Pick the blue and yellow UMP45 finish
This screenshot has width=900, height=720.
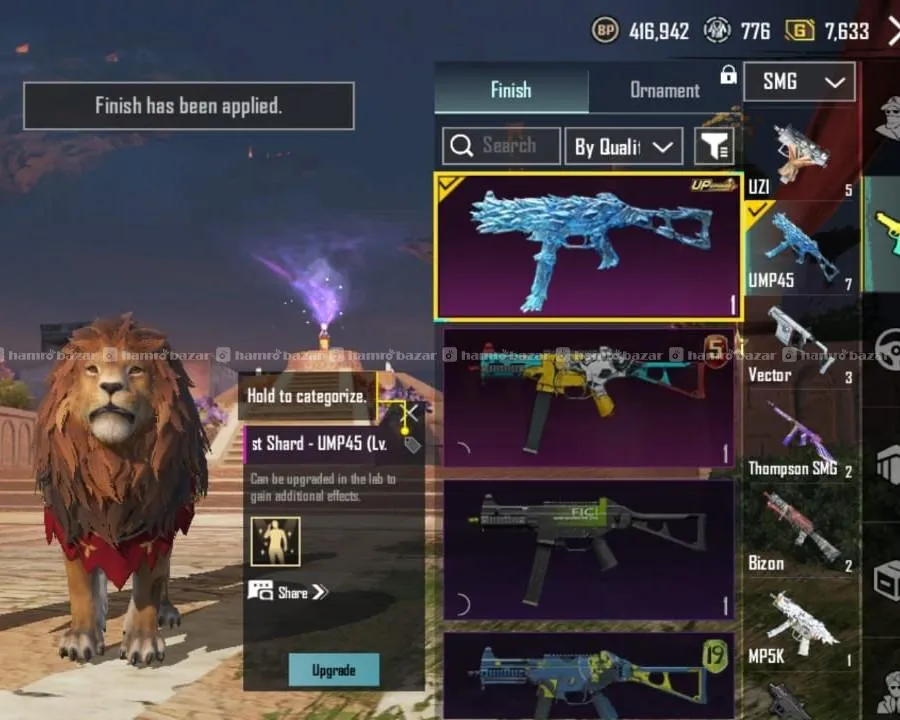(588, 675)
